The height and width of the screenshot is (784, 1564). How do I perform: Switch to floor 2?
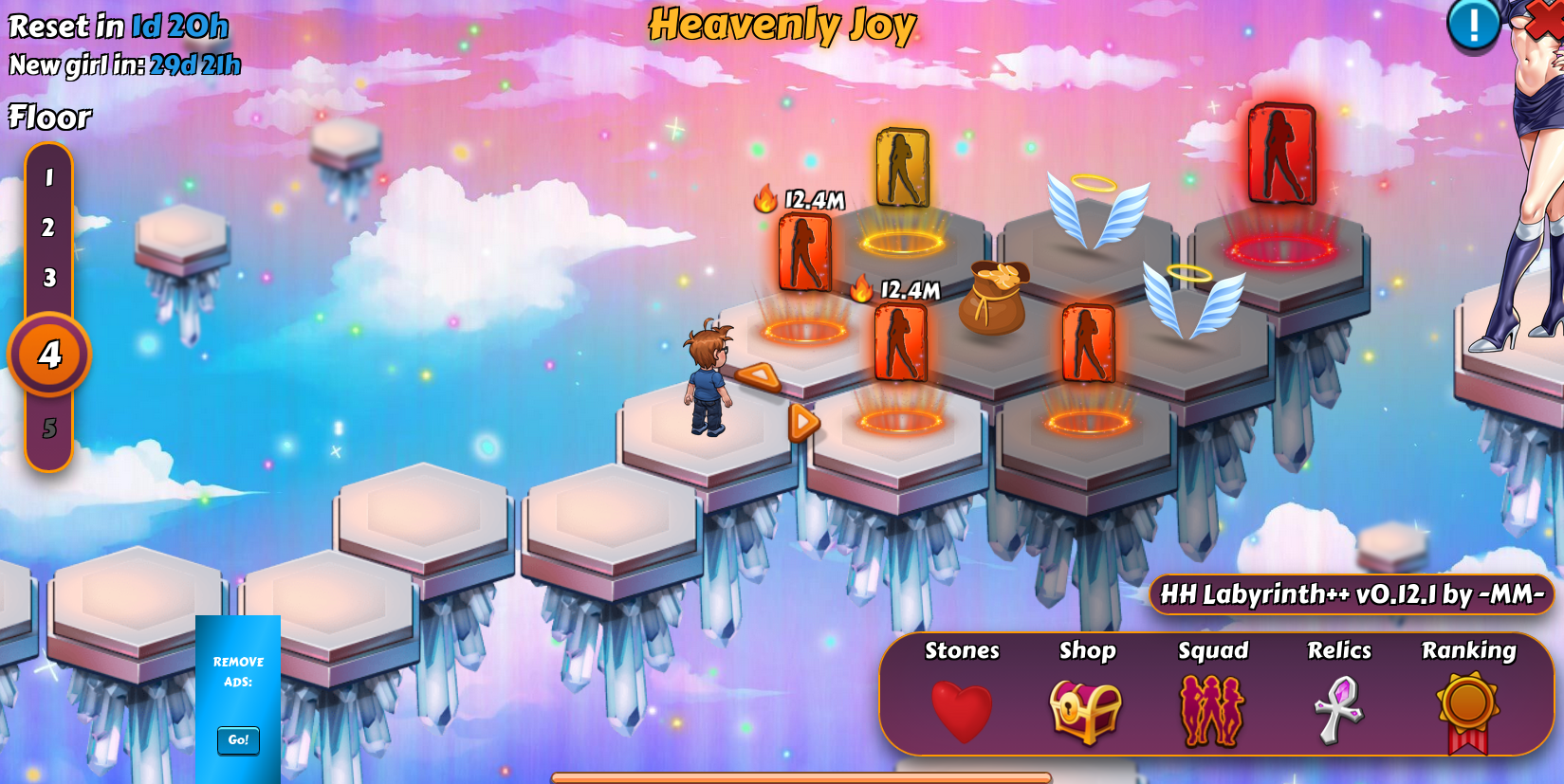tap(49, 228)
